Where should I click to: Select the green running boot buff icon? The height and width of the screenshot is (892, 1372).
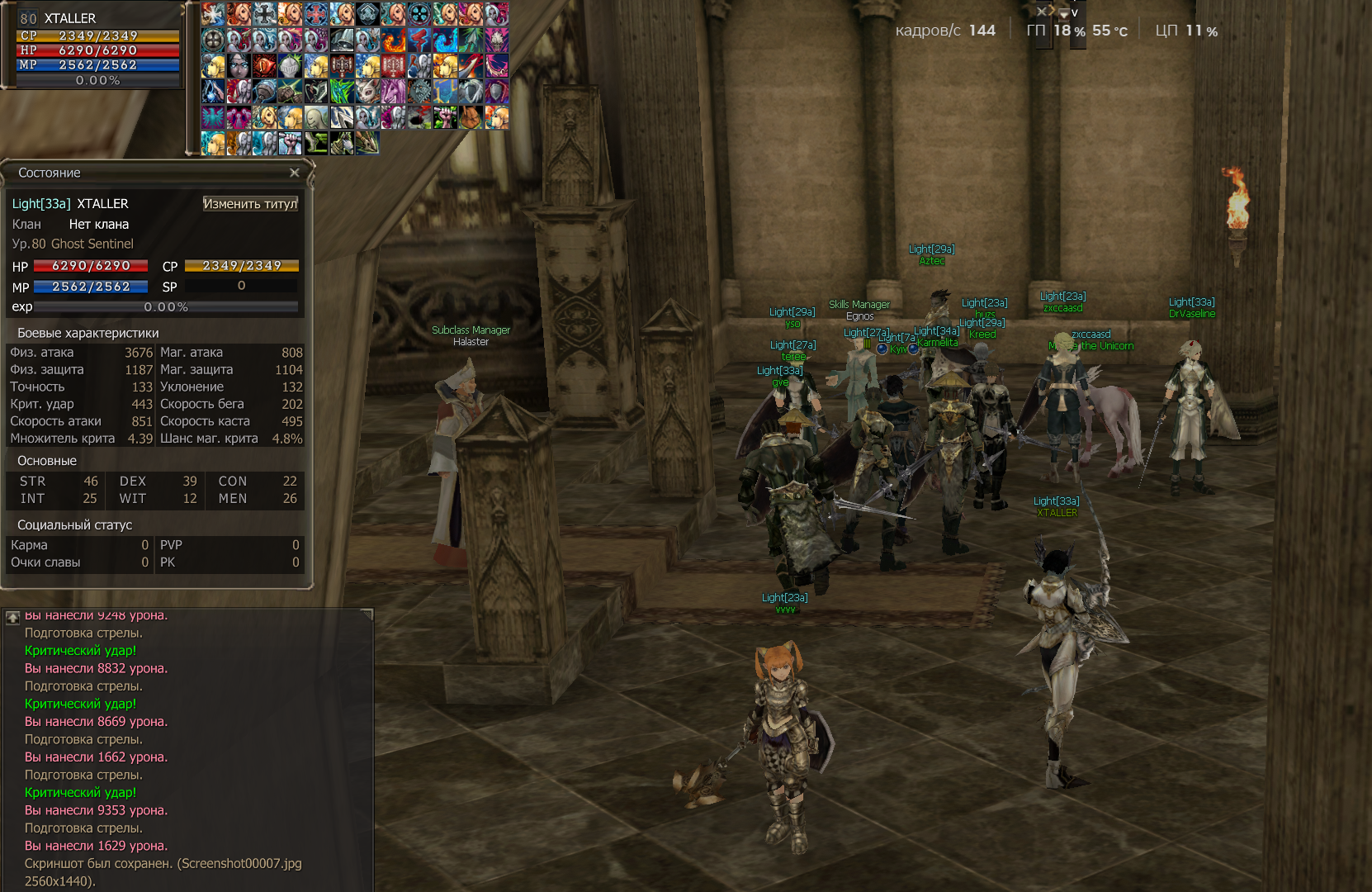click(x=315, y=143)
